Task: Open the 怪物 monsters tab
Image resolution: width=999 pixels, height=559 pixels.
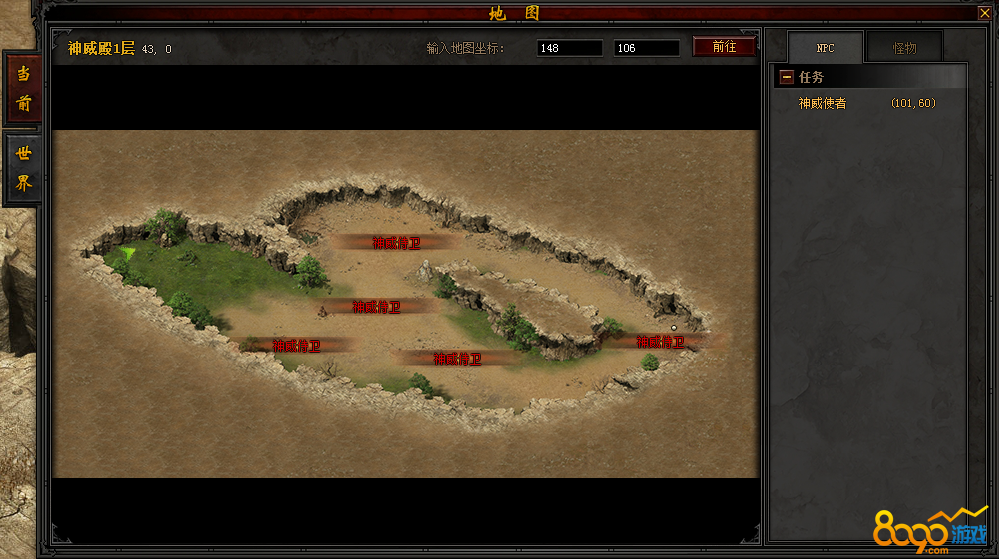Action: coord(904,48)
